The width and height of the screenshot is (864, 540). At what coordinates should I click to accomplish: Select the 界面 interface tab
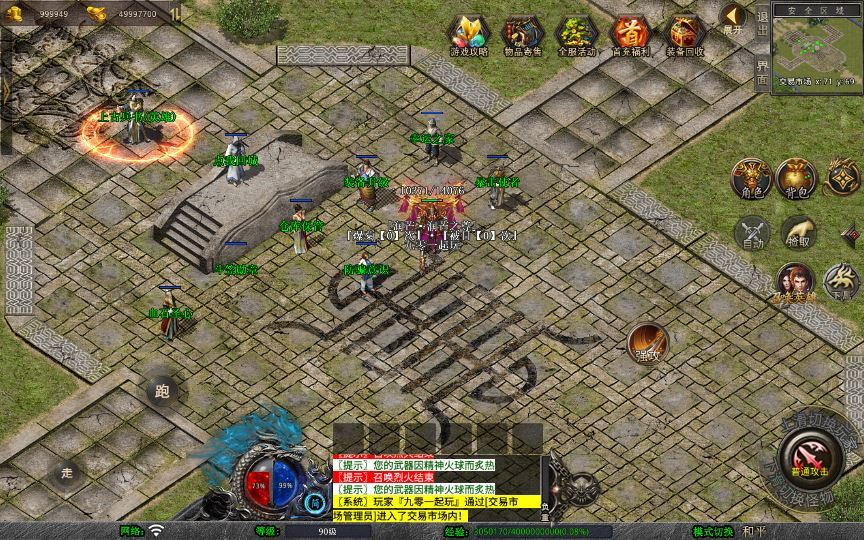762,70
